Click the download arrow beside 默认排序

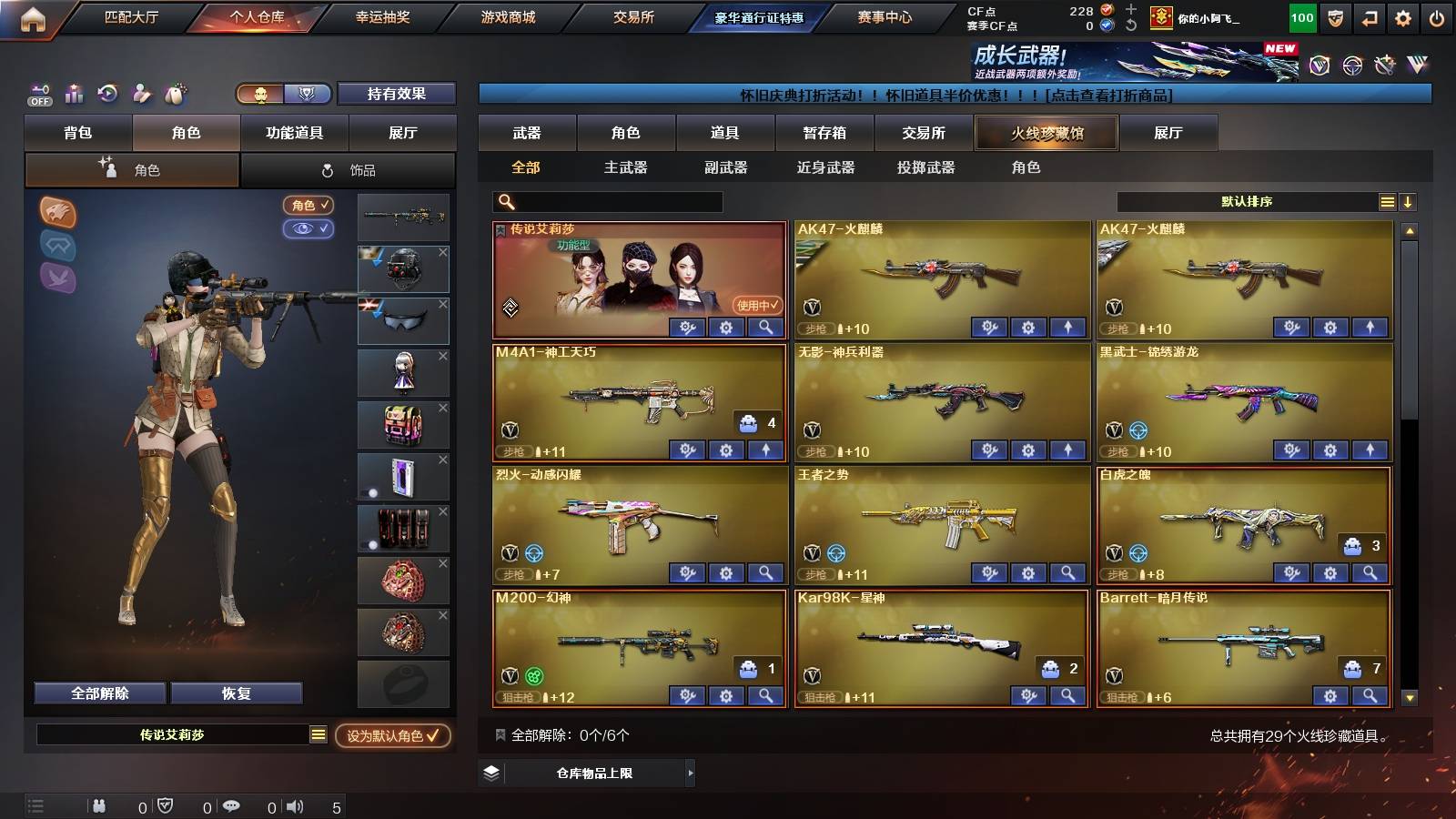click(1409, 202)
